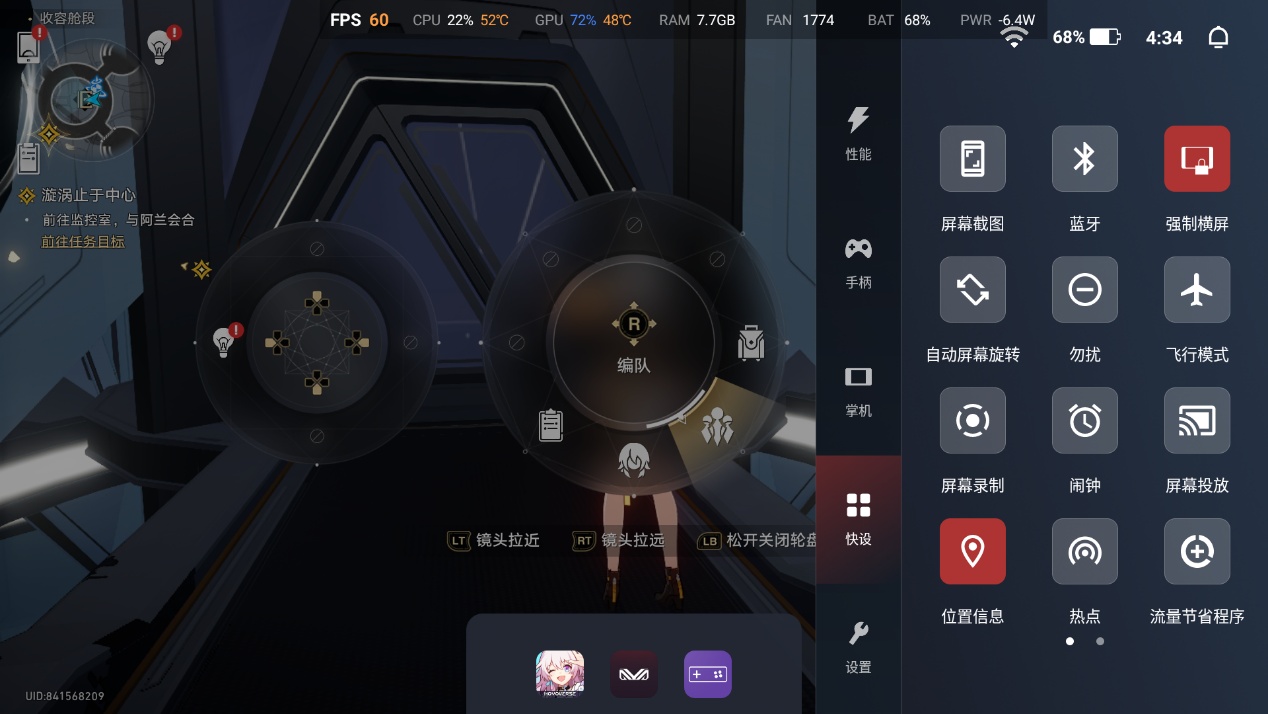Viewport: 1268px width, 714px height.
Task: Open the 性能 performance tab
Action: pyautogui.click(x=858, y=133)
